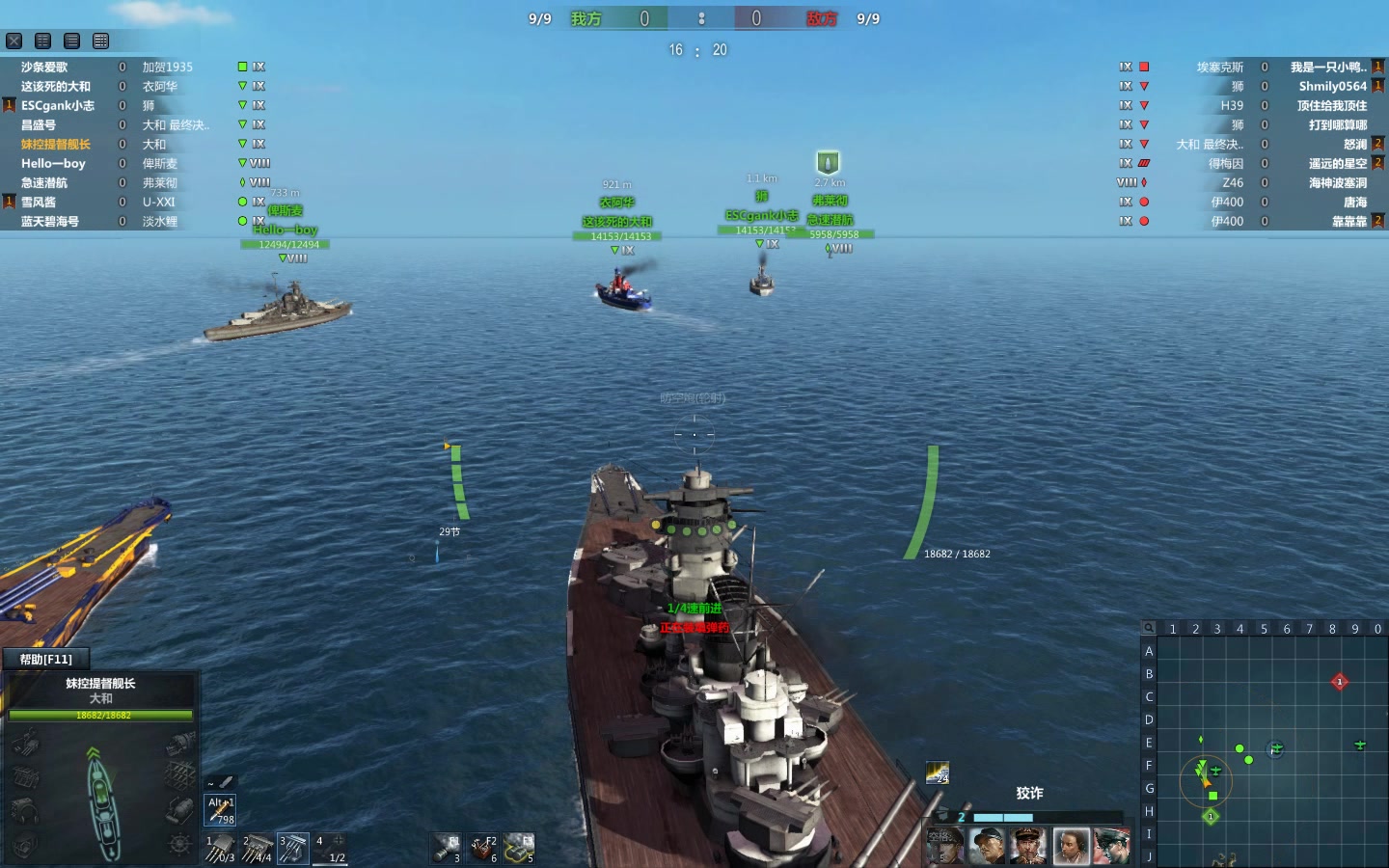Choose the Alt+1 shell ammo type
Screen dimensions: 1389x868
coord(221,810)
